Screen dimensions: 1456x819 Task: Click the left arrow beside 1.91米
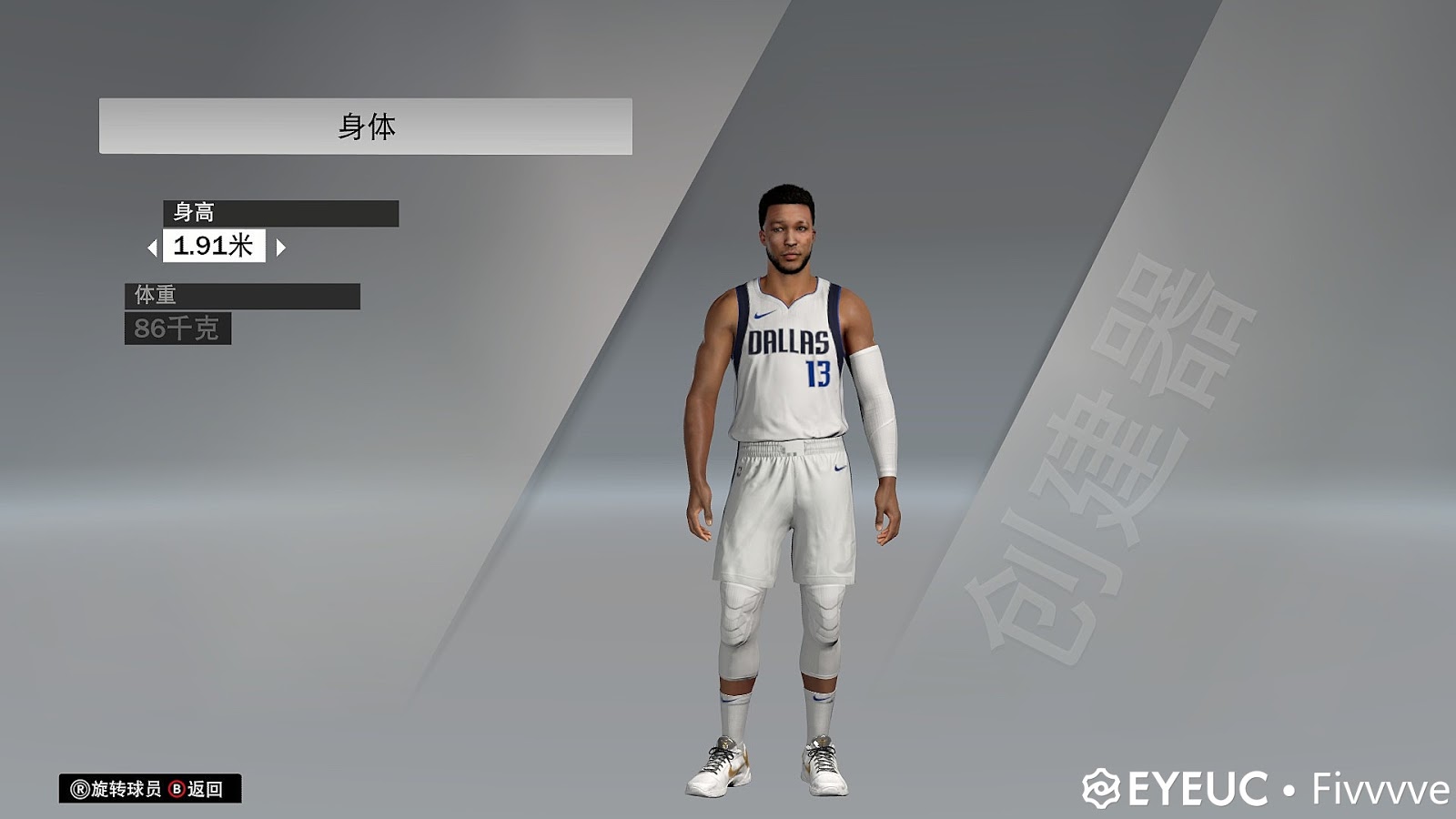[153, 246]
